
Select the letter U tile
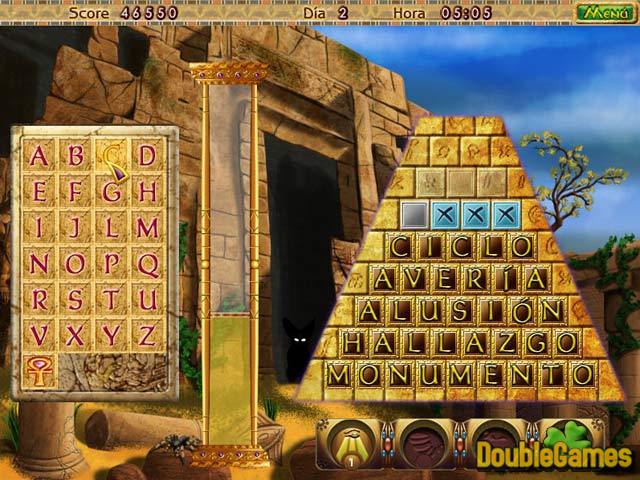tap(148, 300)
